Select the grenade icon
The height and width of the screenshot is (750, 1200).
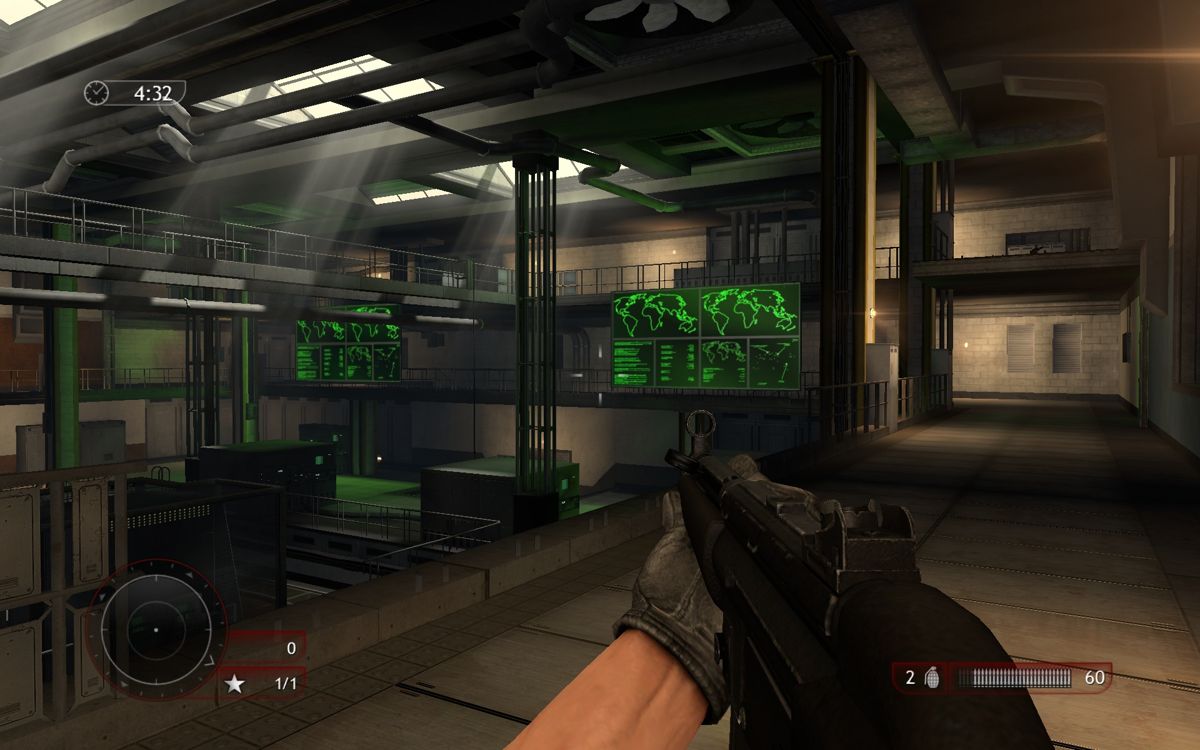[932, 678]
